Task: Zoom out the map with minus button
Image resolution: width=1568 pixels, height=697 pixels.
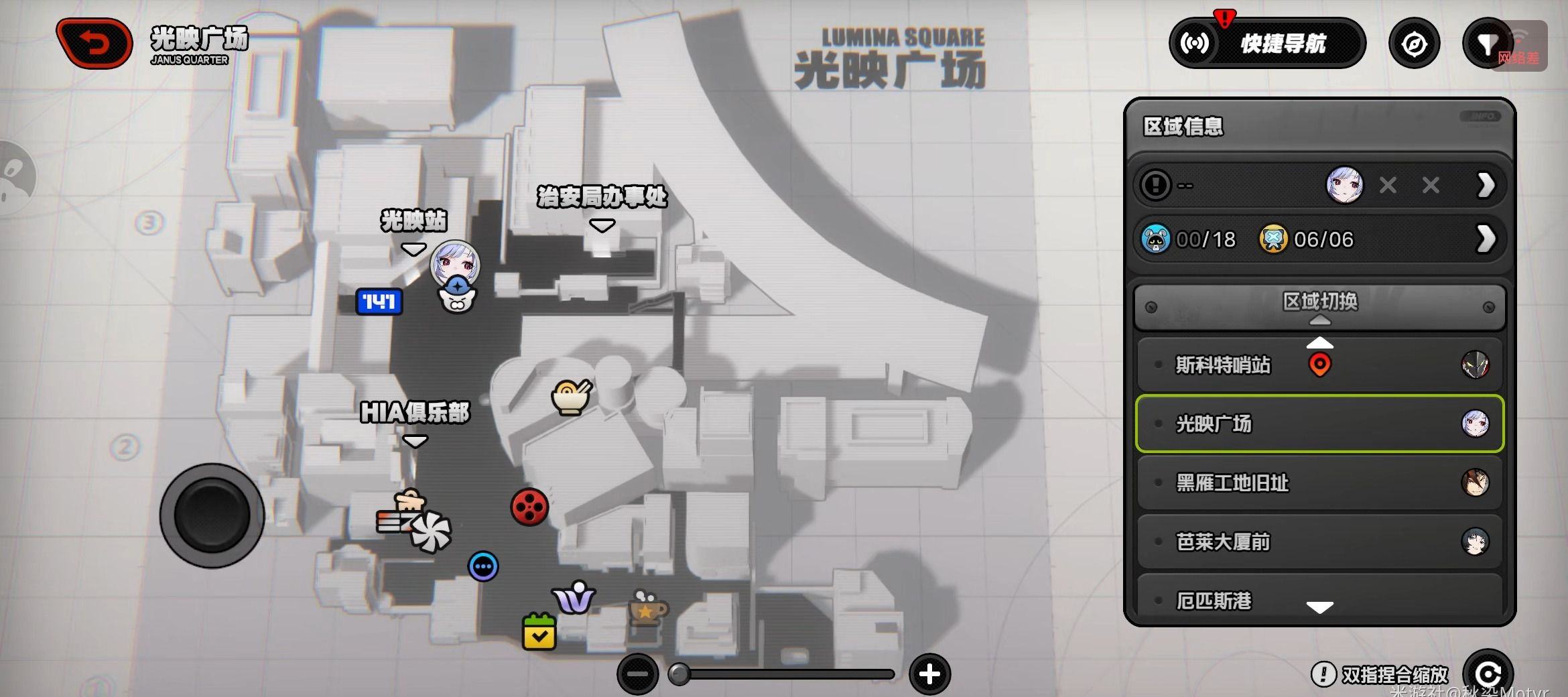Action: click(x=637, y=674)
